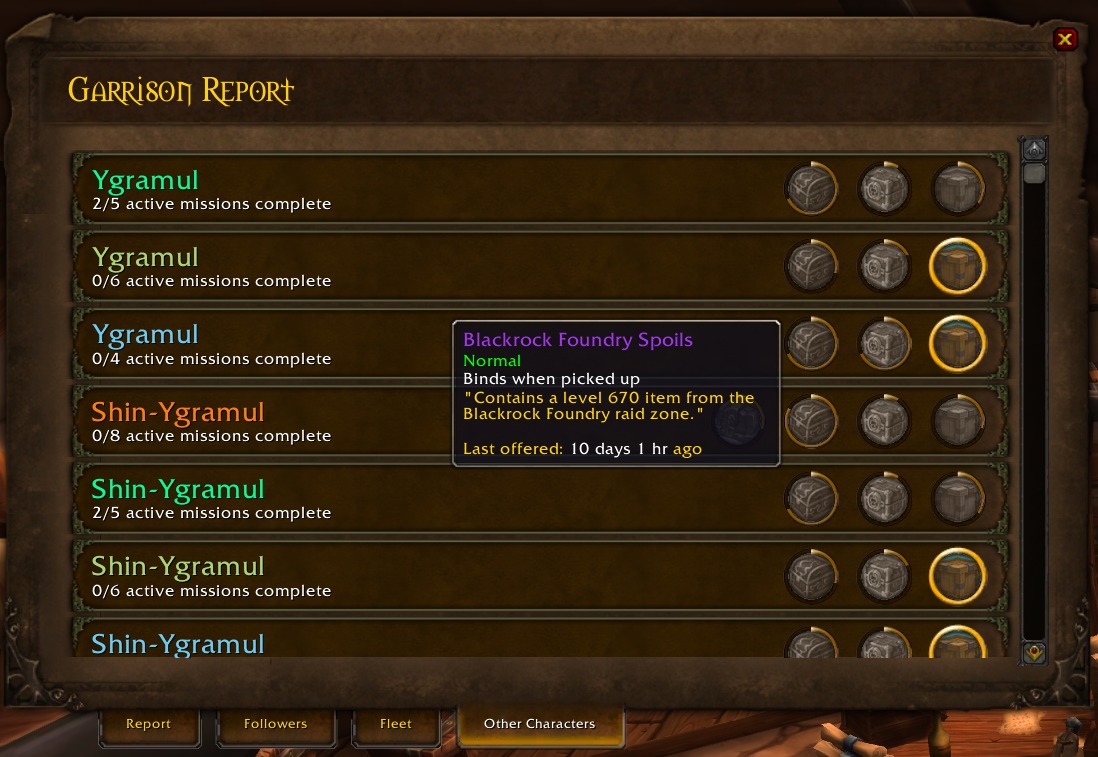This screenshot has height=757, width=1098.
Task: Click gold-ringed crate icon in Ygramul 0/6 row
Action: pyautogui.click(x=958, y=266)
